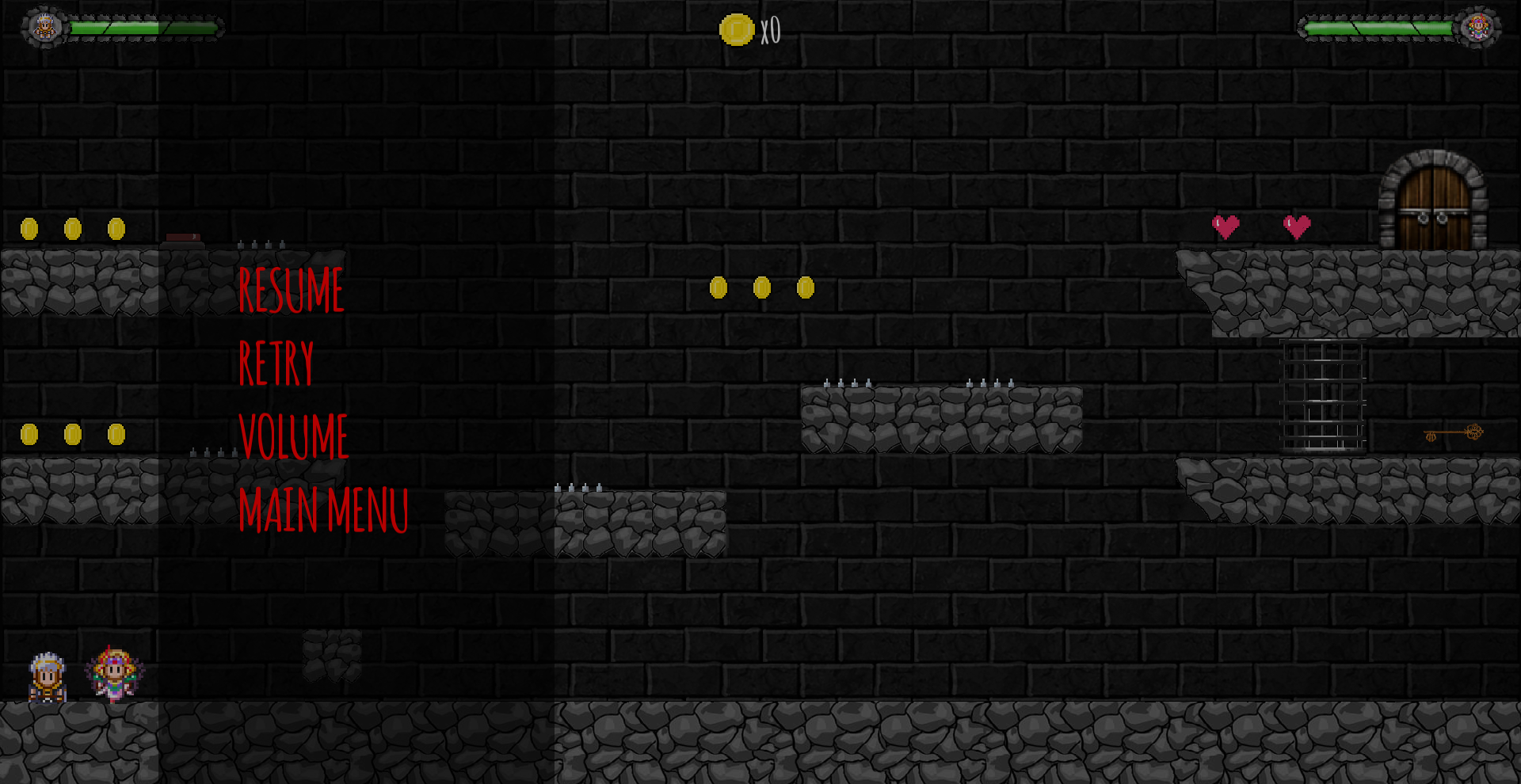Screen dimensions: 1521x784
Task: Resume the game from the pause menu
Action: pos(292,291)
